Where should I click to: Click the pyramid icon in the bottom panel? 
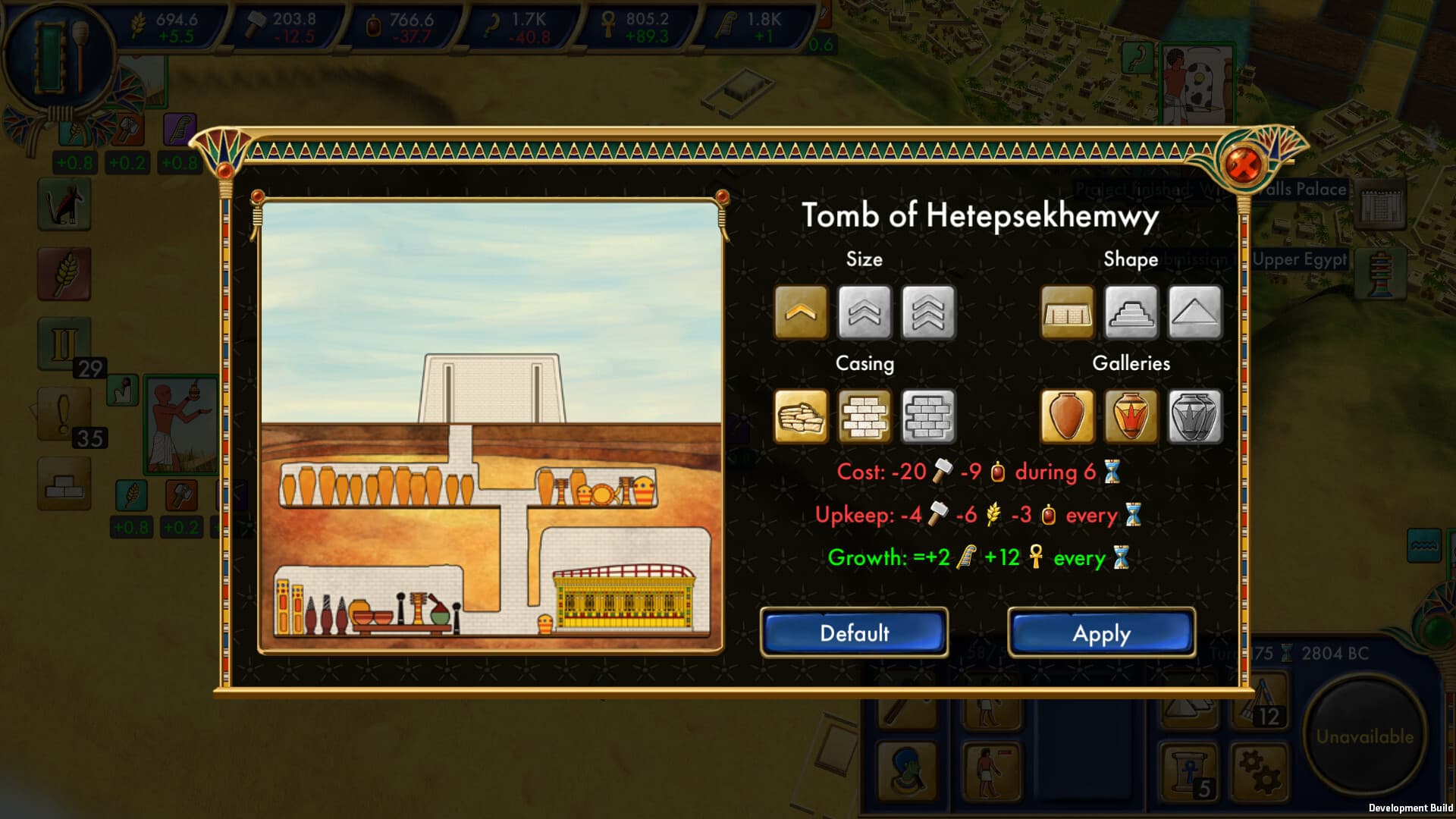tap(1187, 708)
